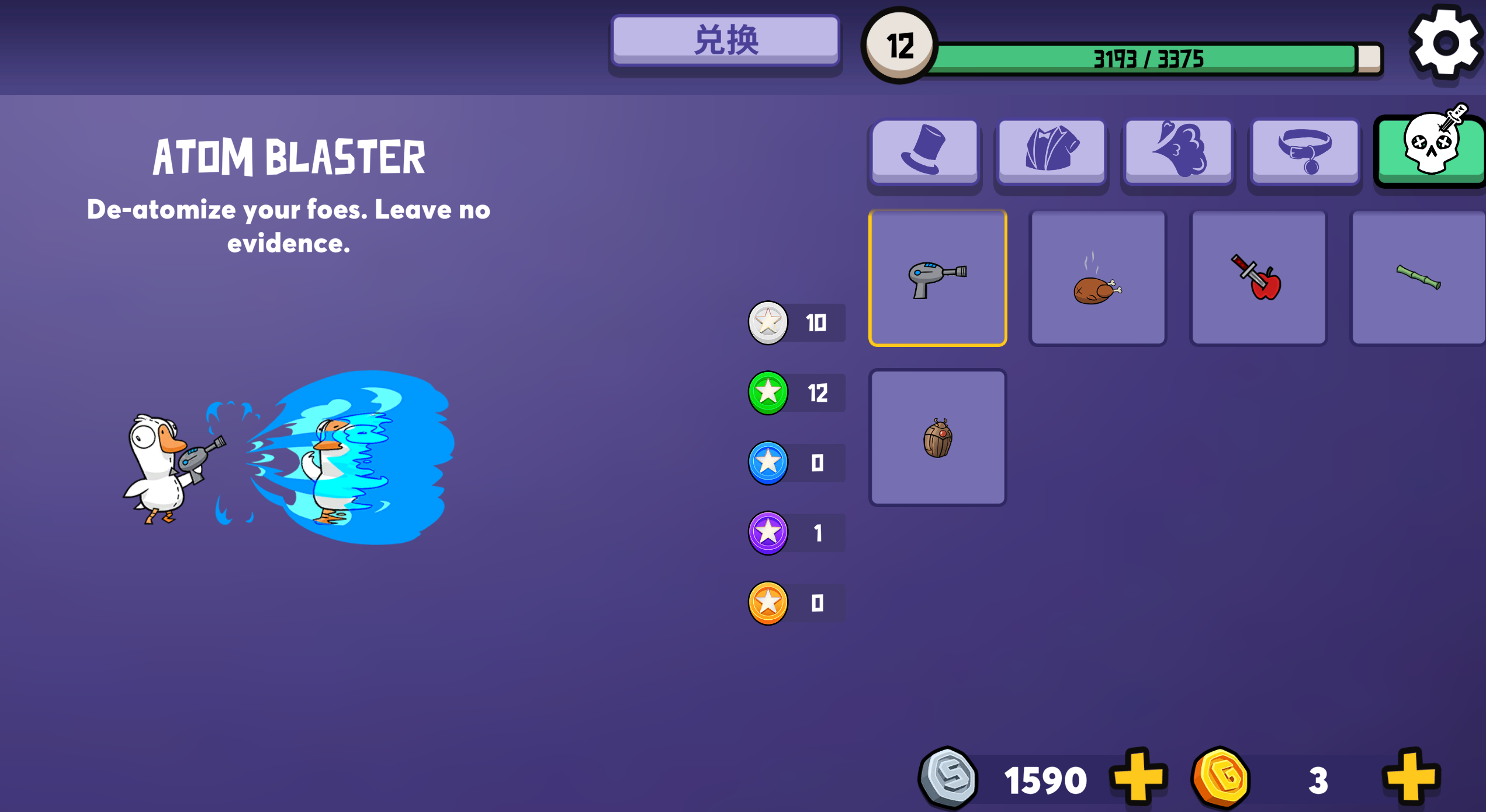The height and width of the screenshot is (812, 1486).
Task: Open the gear settings menu
Action: tap(1445, 44)
